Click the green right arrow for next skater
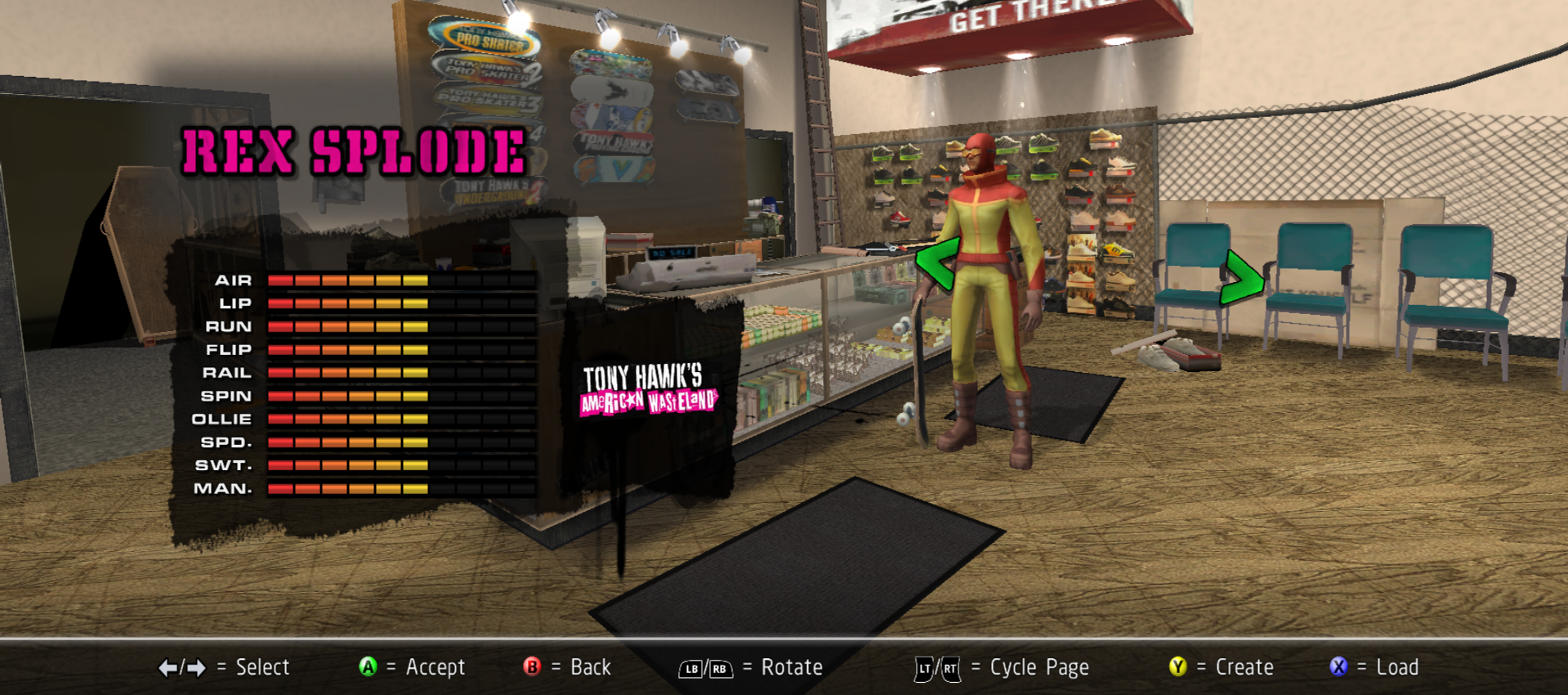1568x695 pixels. tap(1242, 279)
